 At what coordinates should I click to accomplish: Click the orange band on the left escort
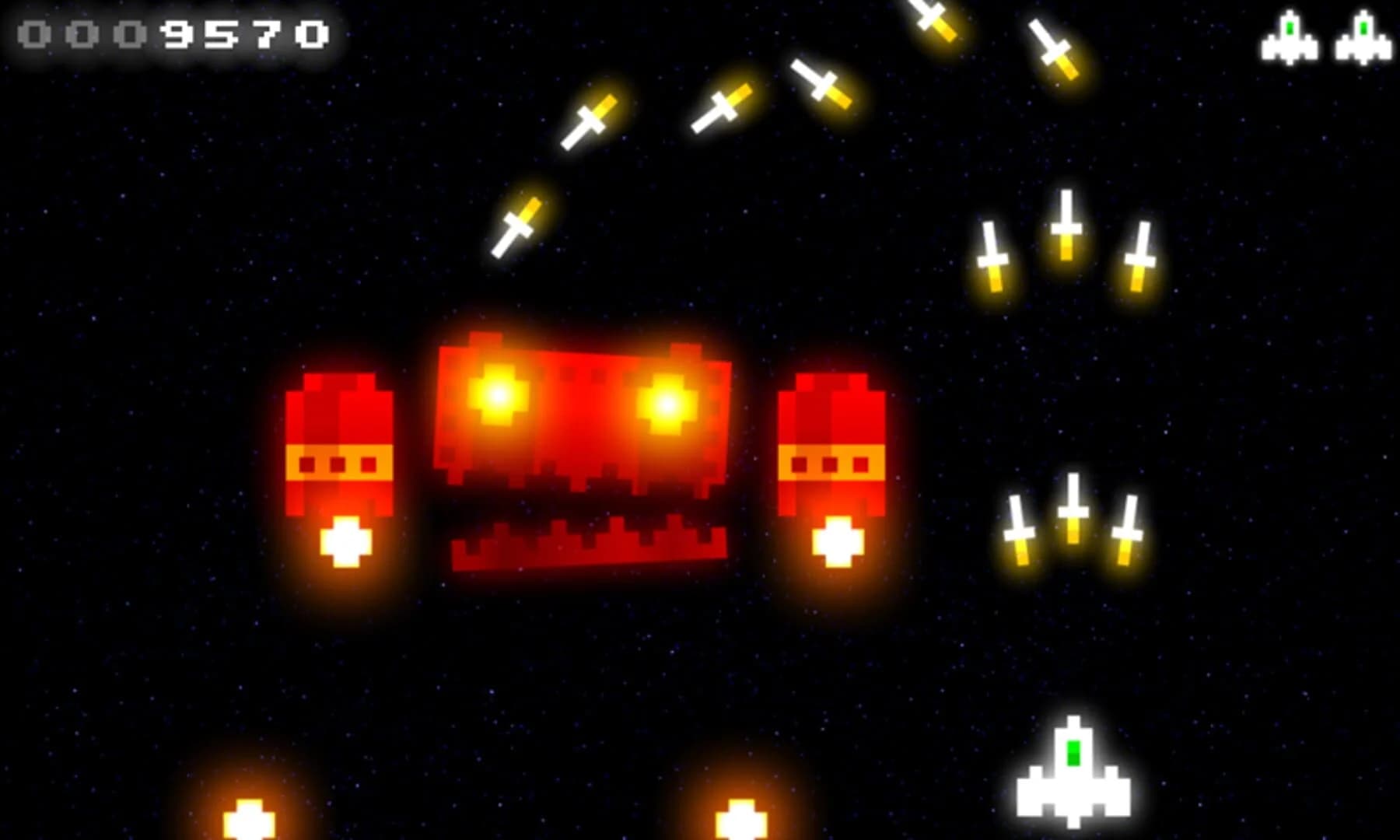click(338, 463)
